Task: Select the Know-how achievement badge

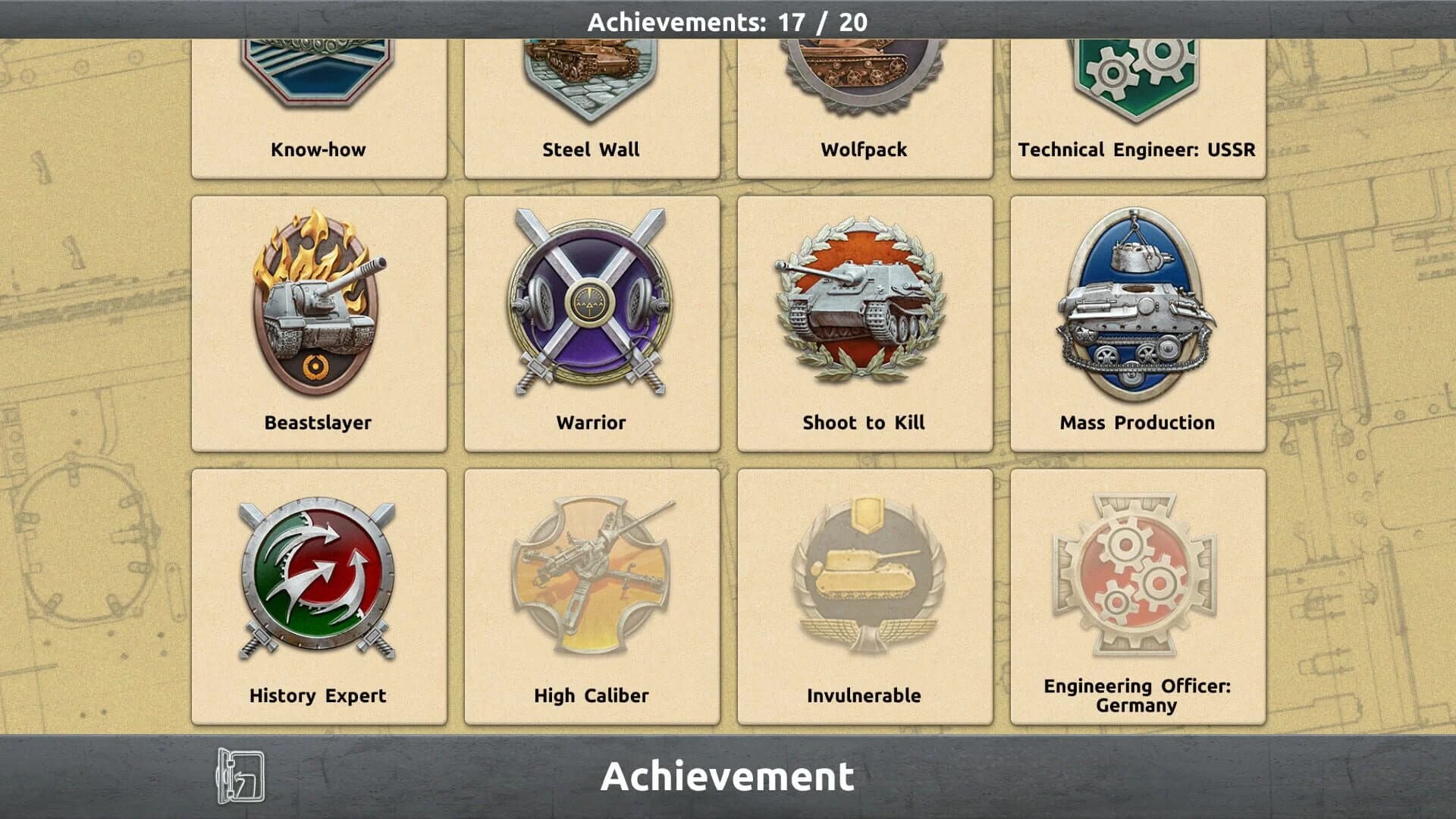Action: point(318,83)
